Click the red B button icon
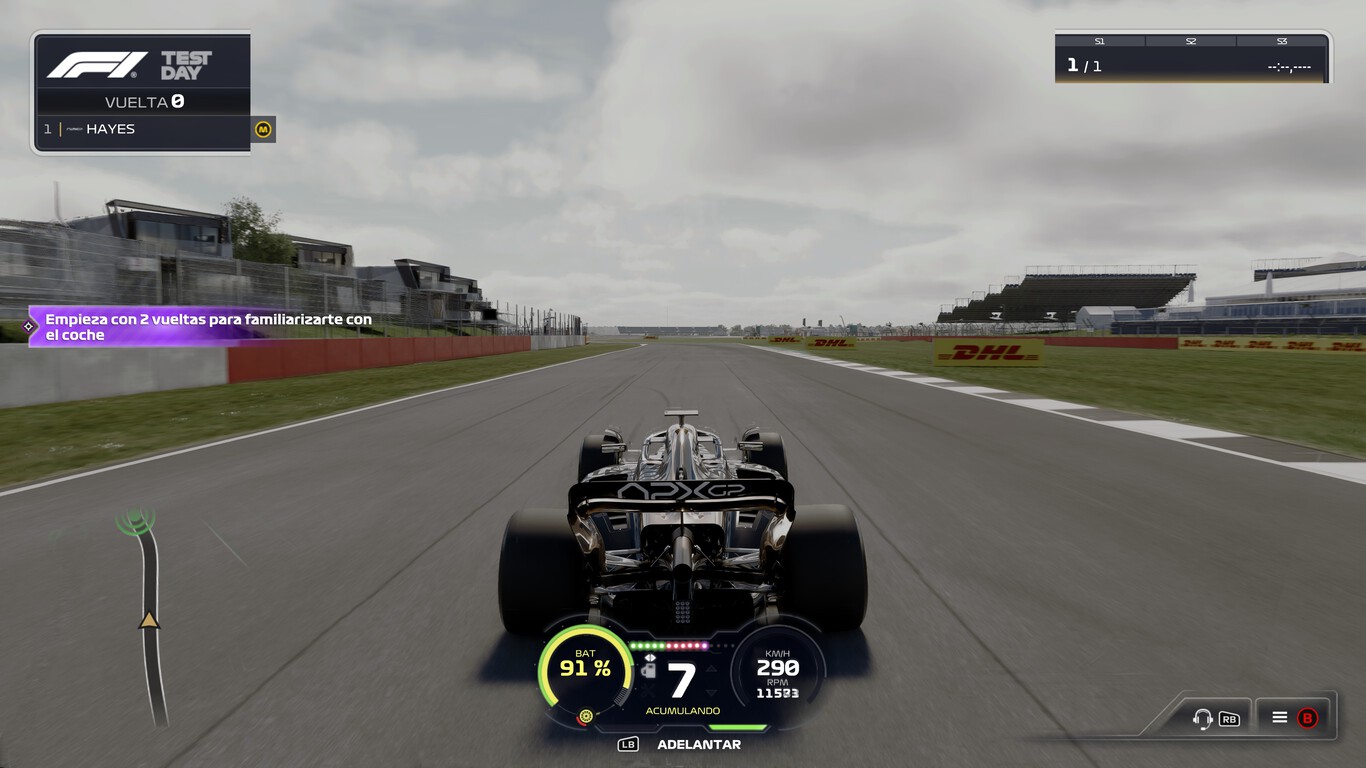The image size is (1366, 768). click(x=1307, y=719)
